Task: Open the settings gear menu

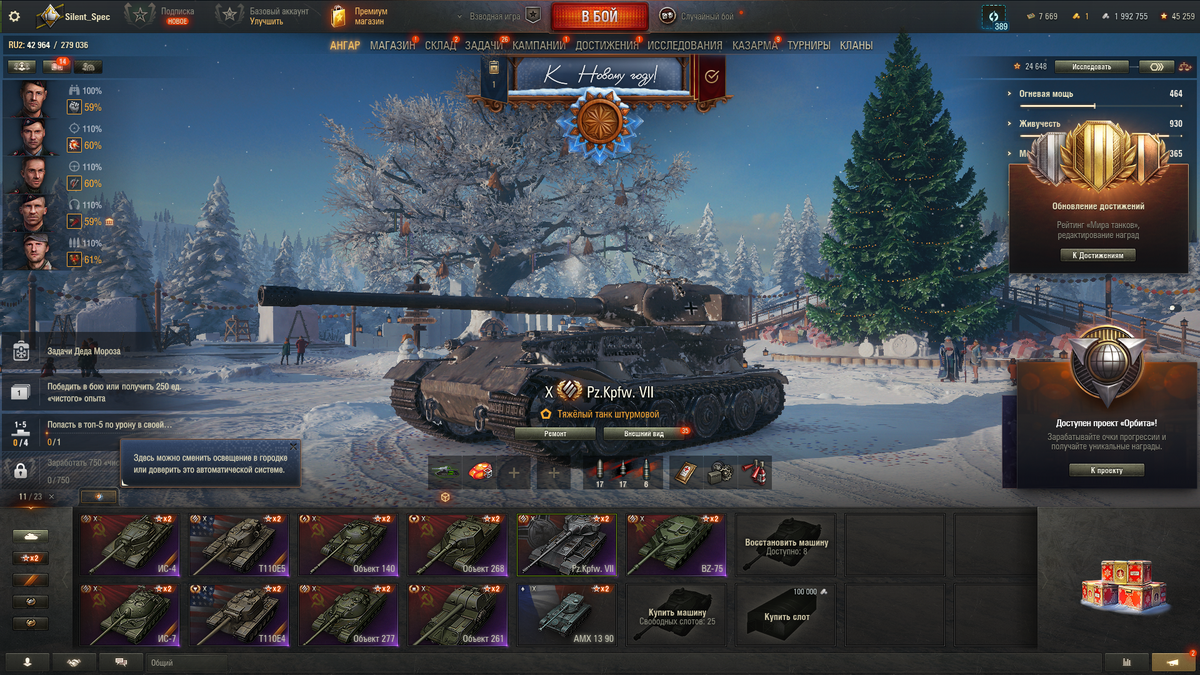Action: 14,16
